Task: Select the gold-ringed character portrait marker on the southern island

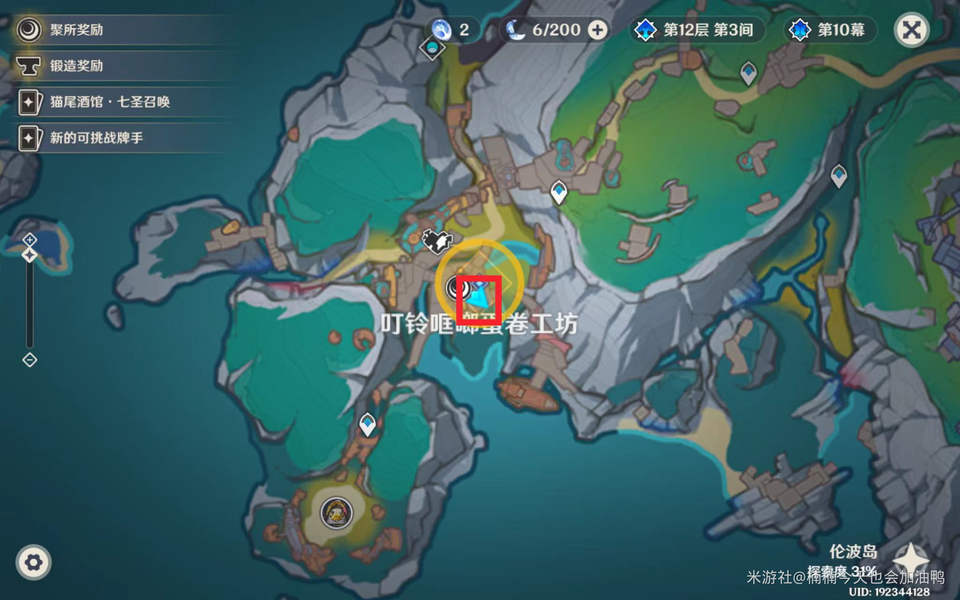Action: (x=336, y=513)
